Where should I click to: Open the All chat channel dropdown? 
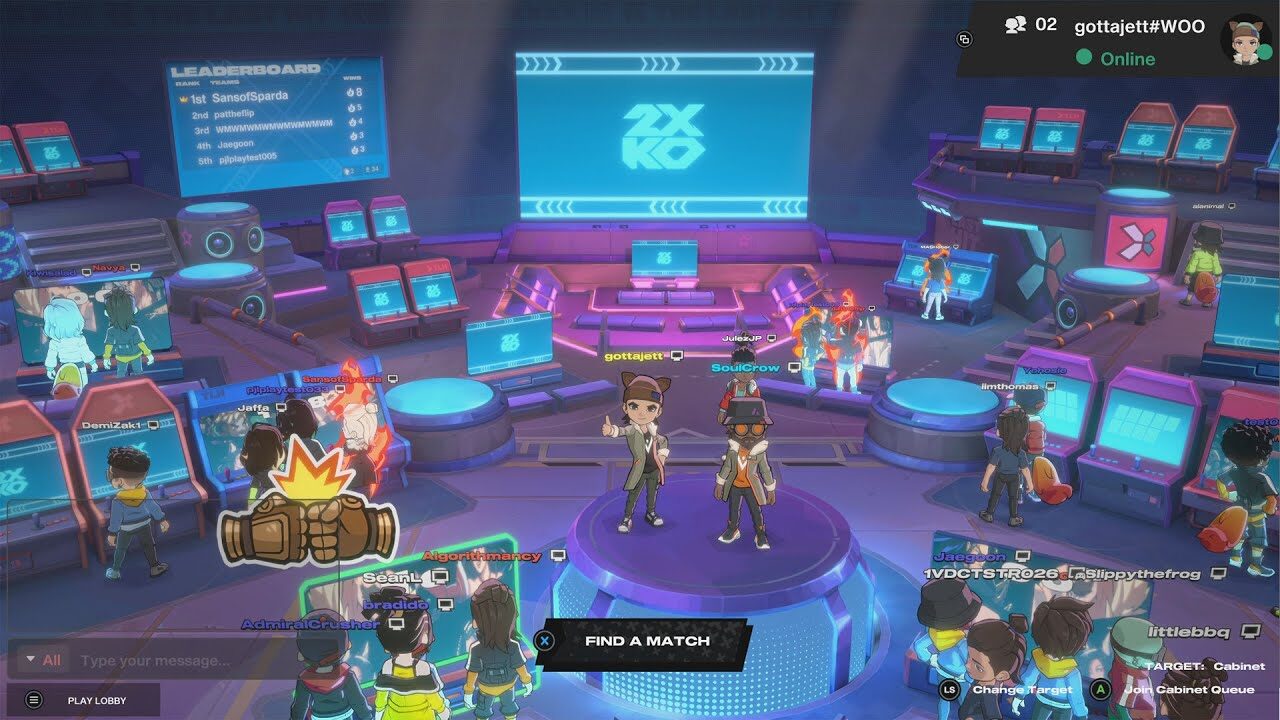coord(41,660)
